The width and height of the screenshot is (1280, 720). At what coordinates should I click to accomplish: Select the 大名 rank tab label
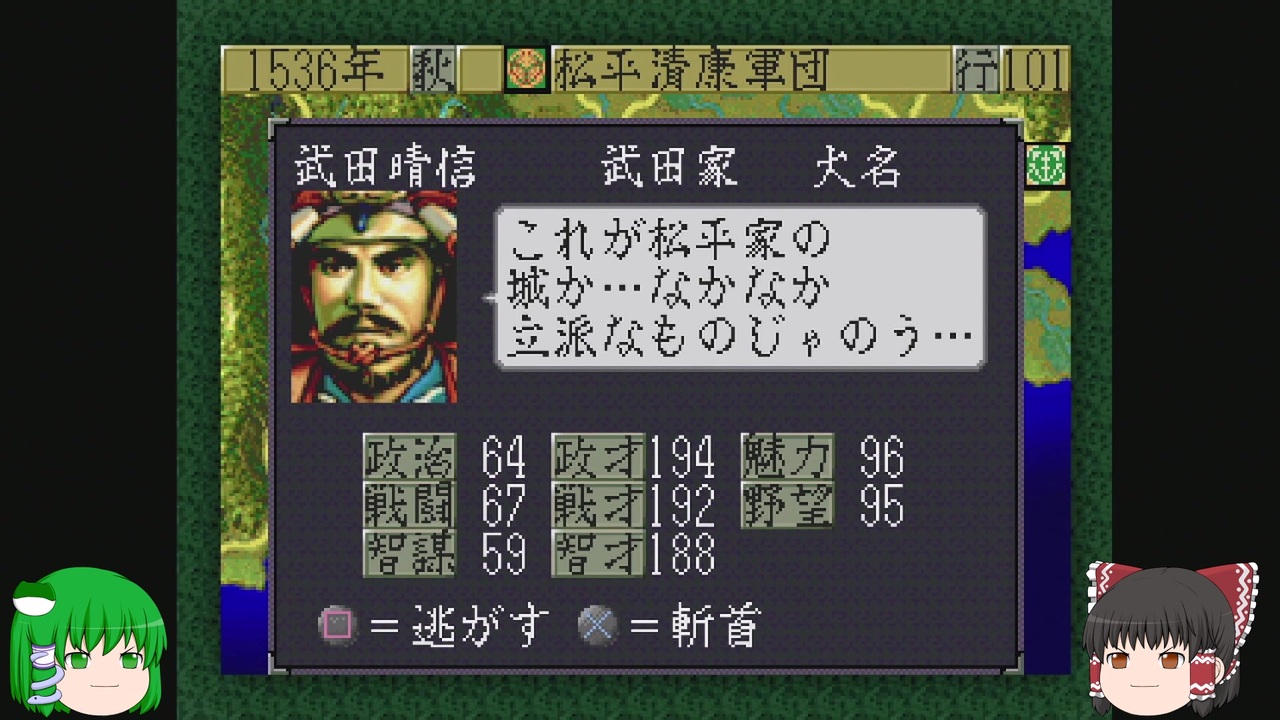pyautogui.click(x=857, y=168)
